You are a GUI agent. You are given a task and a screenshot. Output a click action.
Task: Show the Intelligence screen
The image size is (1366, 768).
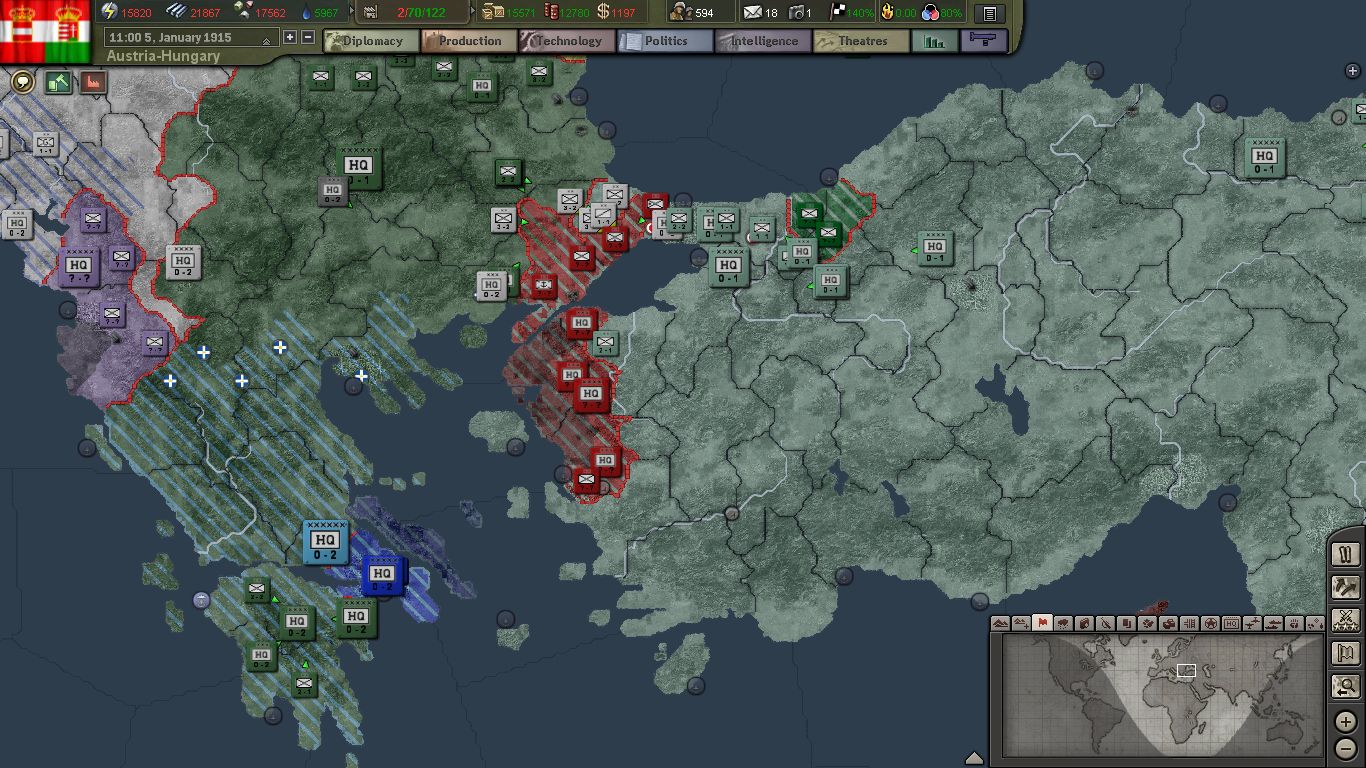click(762, 41)
